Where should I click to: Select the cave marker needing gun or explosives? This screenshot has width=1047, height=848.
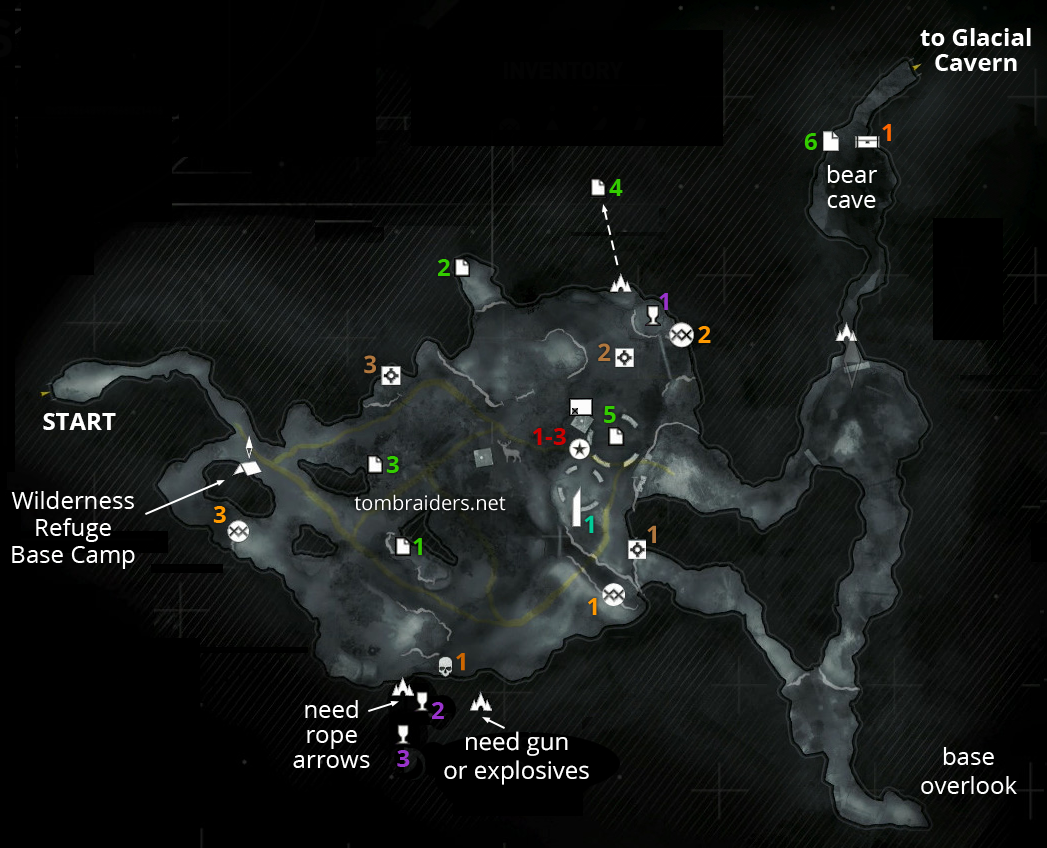481,702
